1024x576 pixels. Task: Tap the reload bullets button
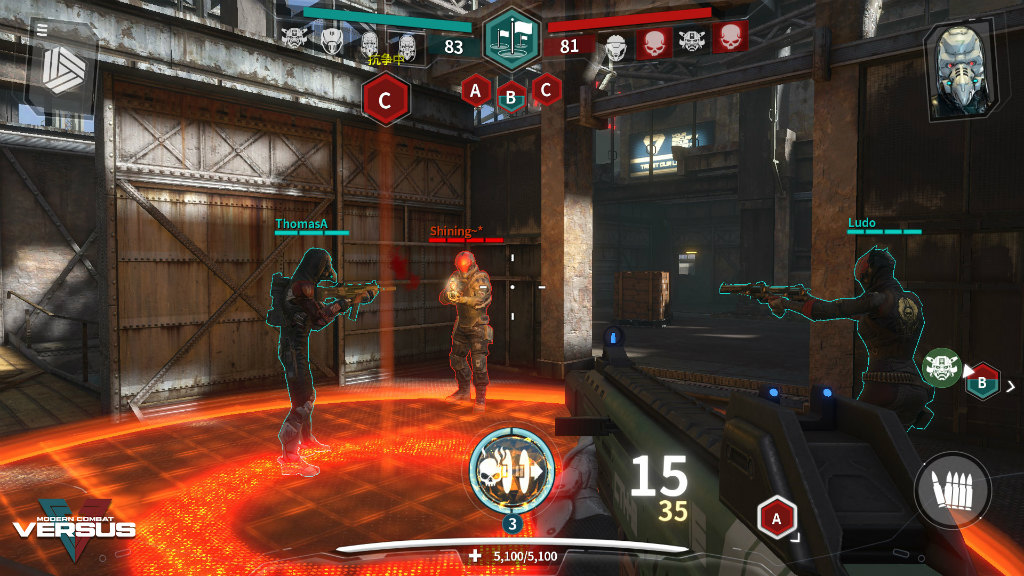click(x=952, y=490)
